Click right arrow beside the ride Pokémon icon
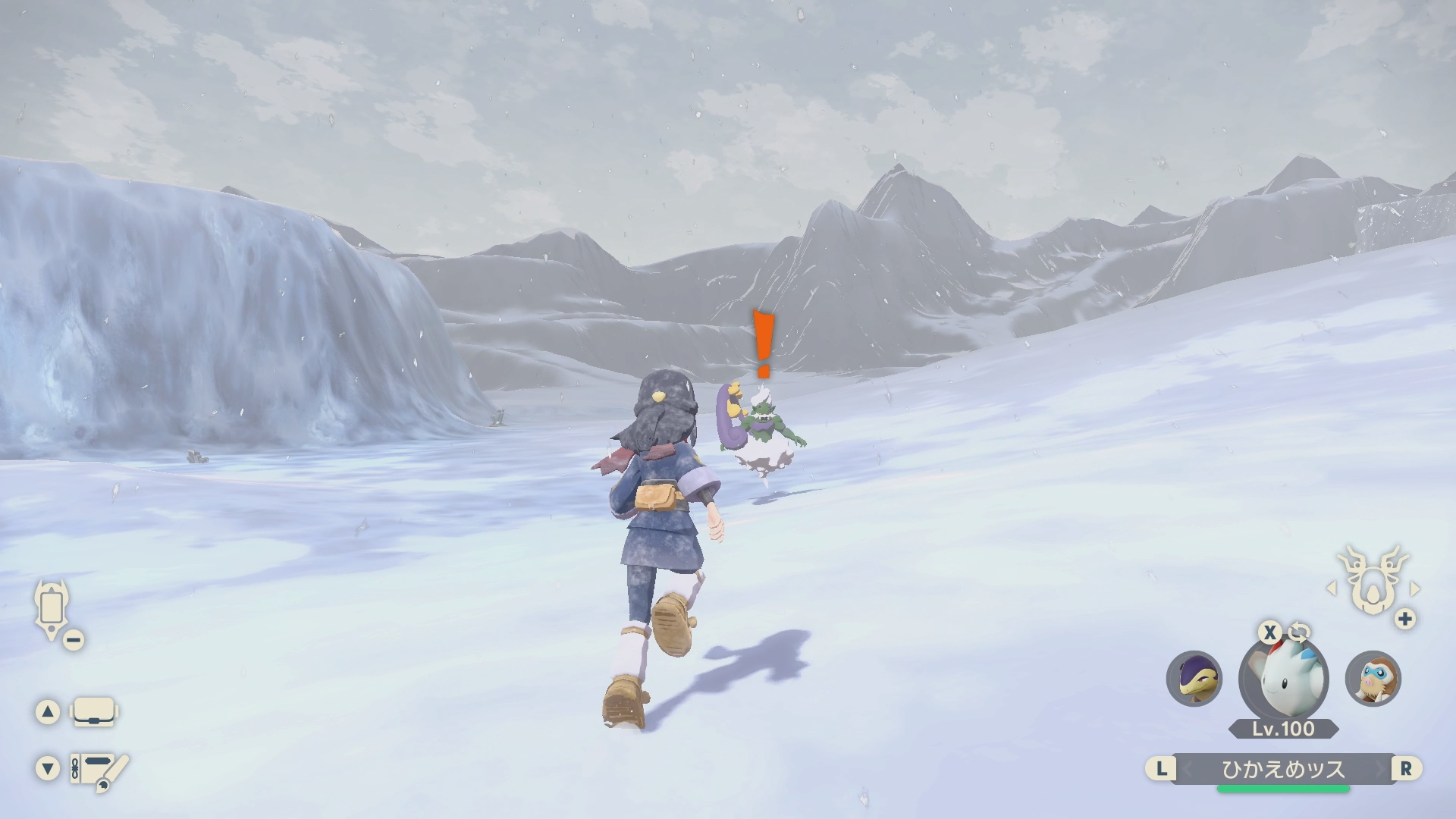Viewport: 1456px width, 819px height. click(1415, 588)
